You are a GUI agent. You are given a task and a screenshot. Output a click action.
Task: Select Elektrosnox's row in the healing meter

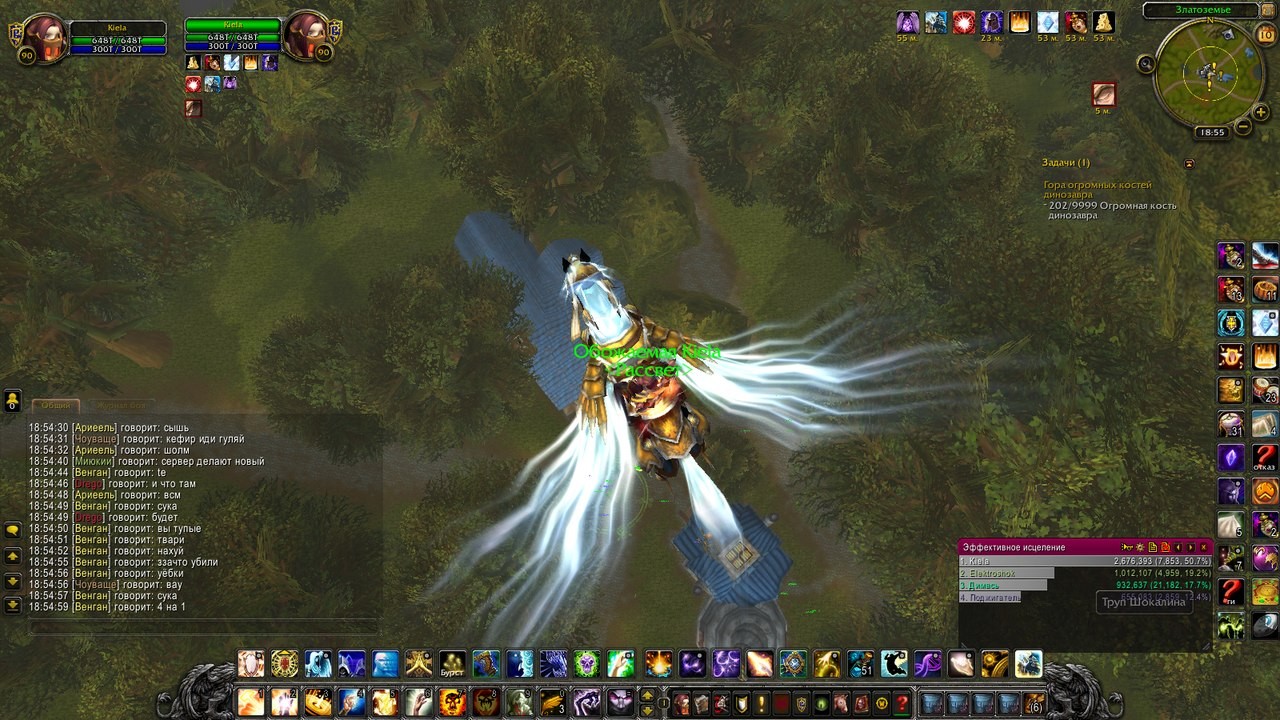1084,573
